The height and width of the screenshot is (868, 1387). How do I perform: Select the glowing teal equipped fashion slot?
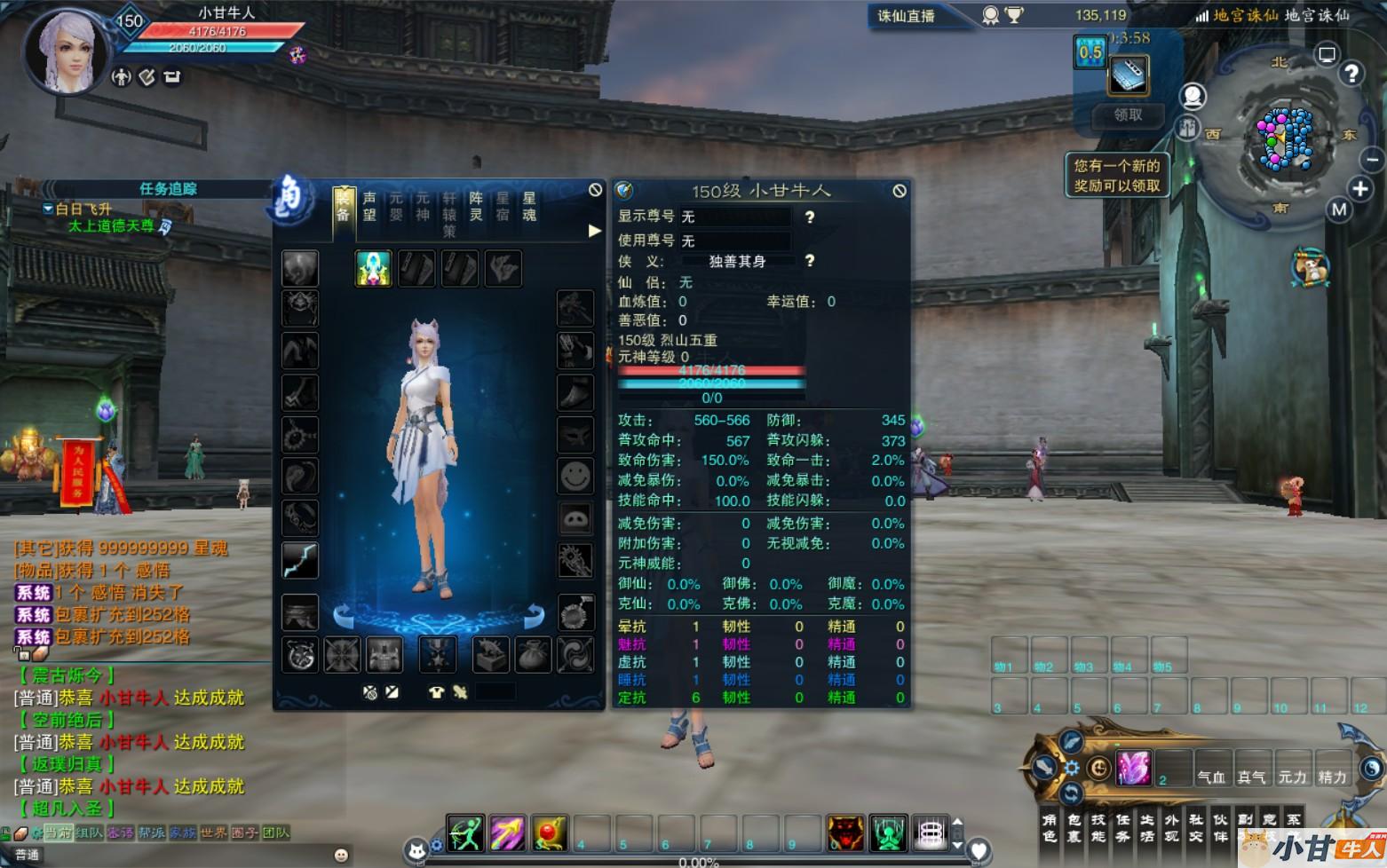pyautogui.click(x=374, y=268)
